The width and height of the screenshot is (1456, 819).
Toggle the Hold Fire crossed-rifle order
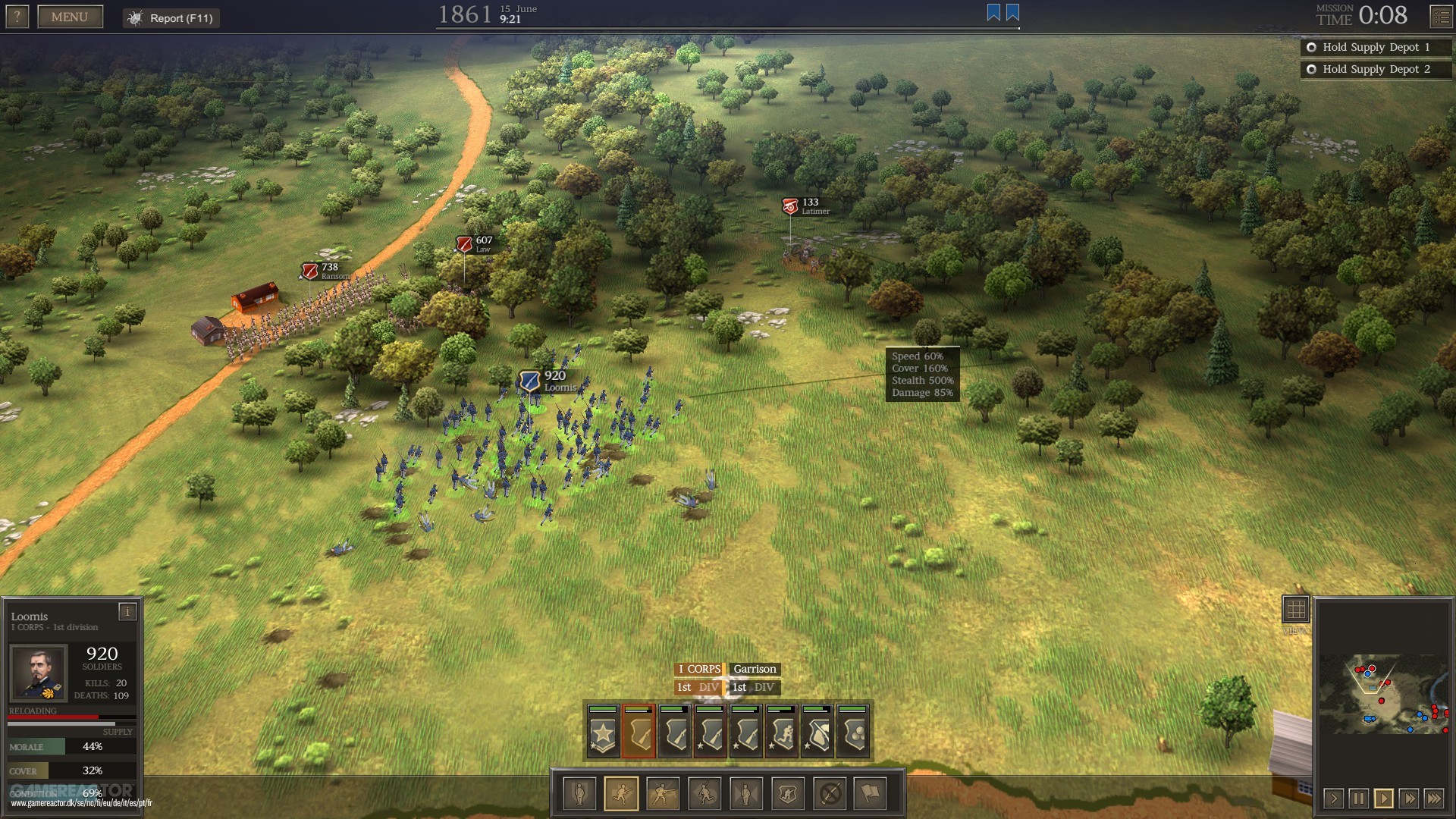(x=830, y=794)
